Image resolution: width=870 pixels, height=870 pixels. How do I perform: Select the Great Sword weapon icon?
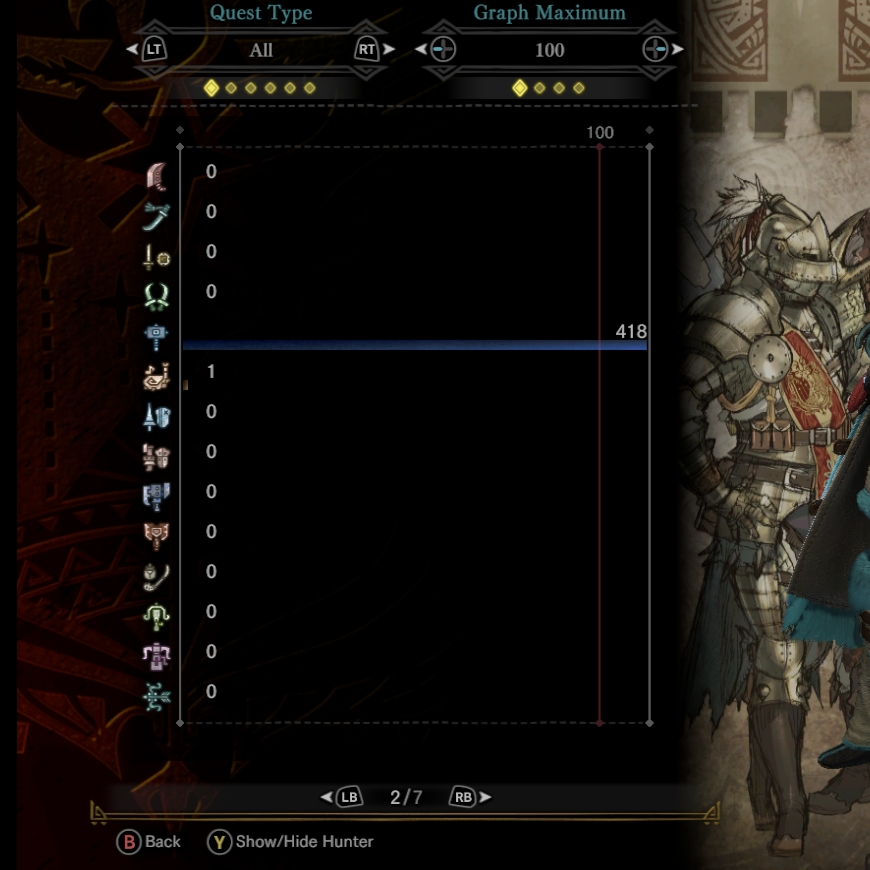tap(157, 172)
